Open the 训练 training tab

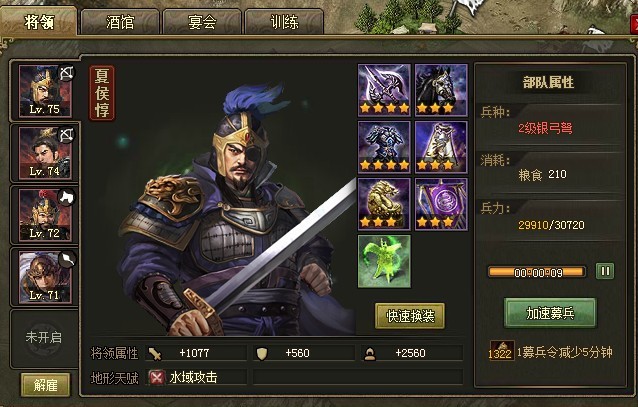283,22
